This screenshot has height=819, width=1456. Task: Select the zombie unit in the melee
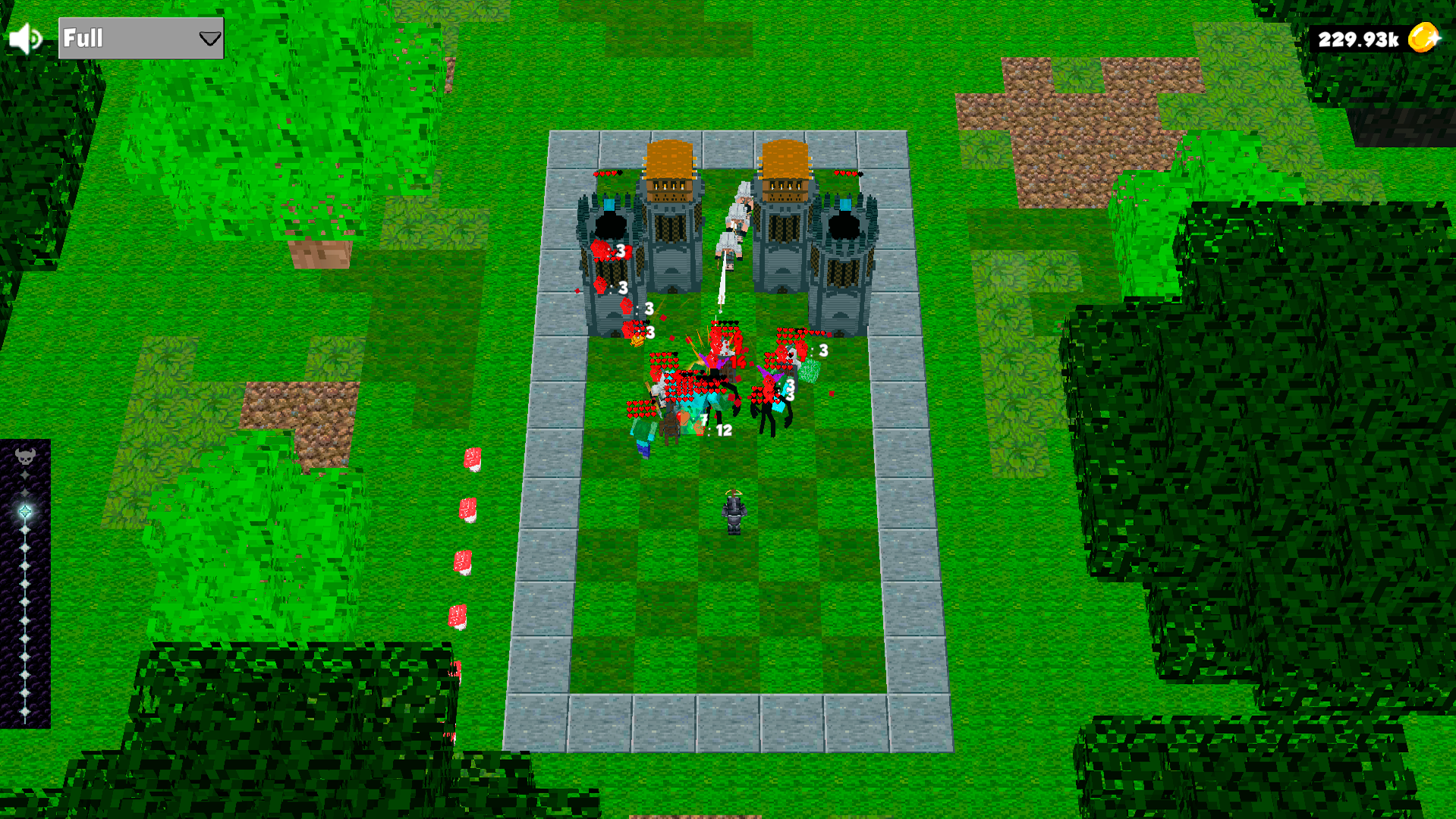(x=644, y=434)
